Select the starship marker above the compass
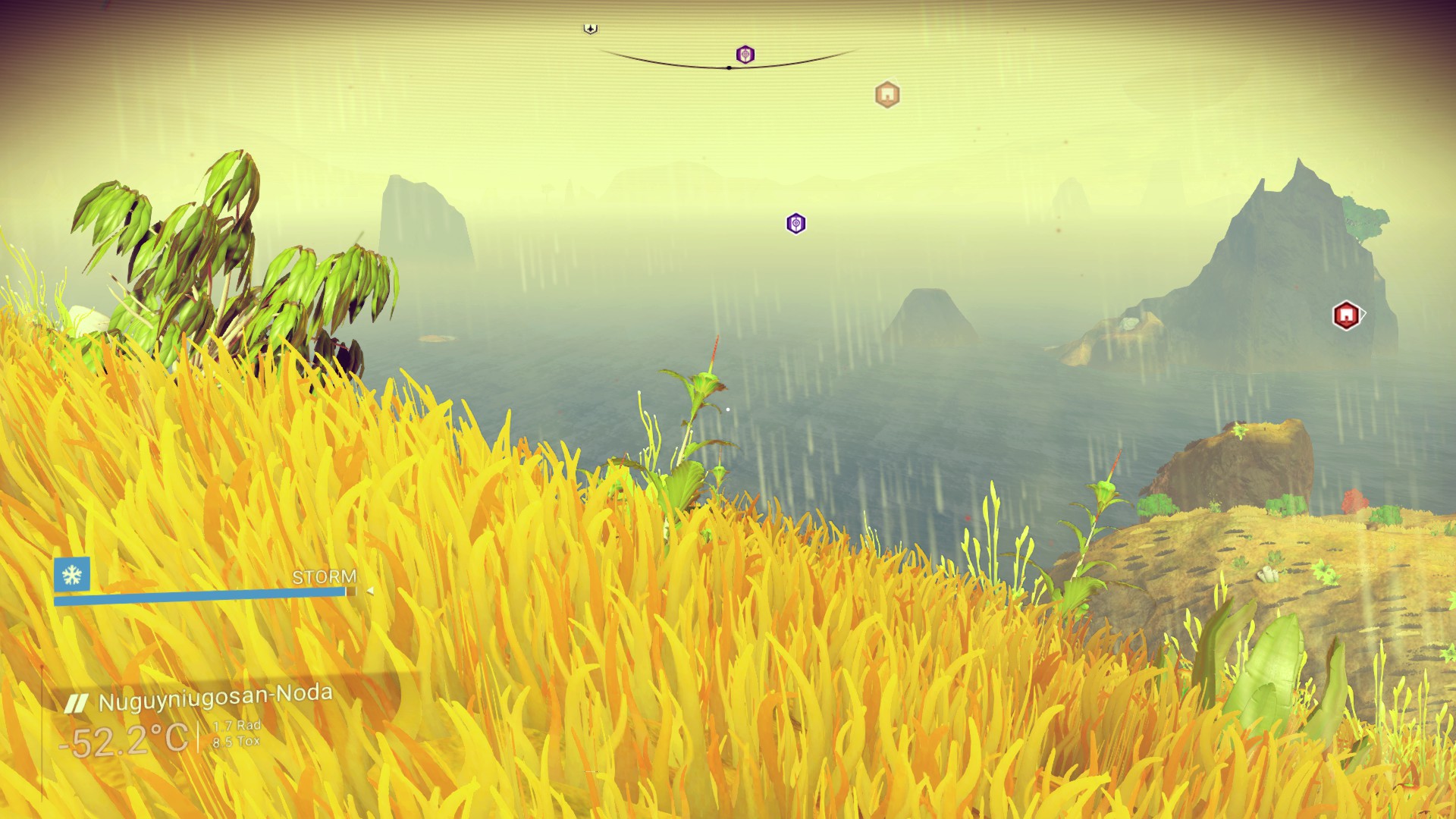Viewport: 1456px width, 819px height. click(590, 29)
